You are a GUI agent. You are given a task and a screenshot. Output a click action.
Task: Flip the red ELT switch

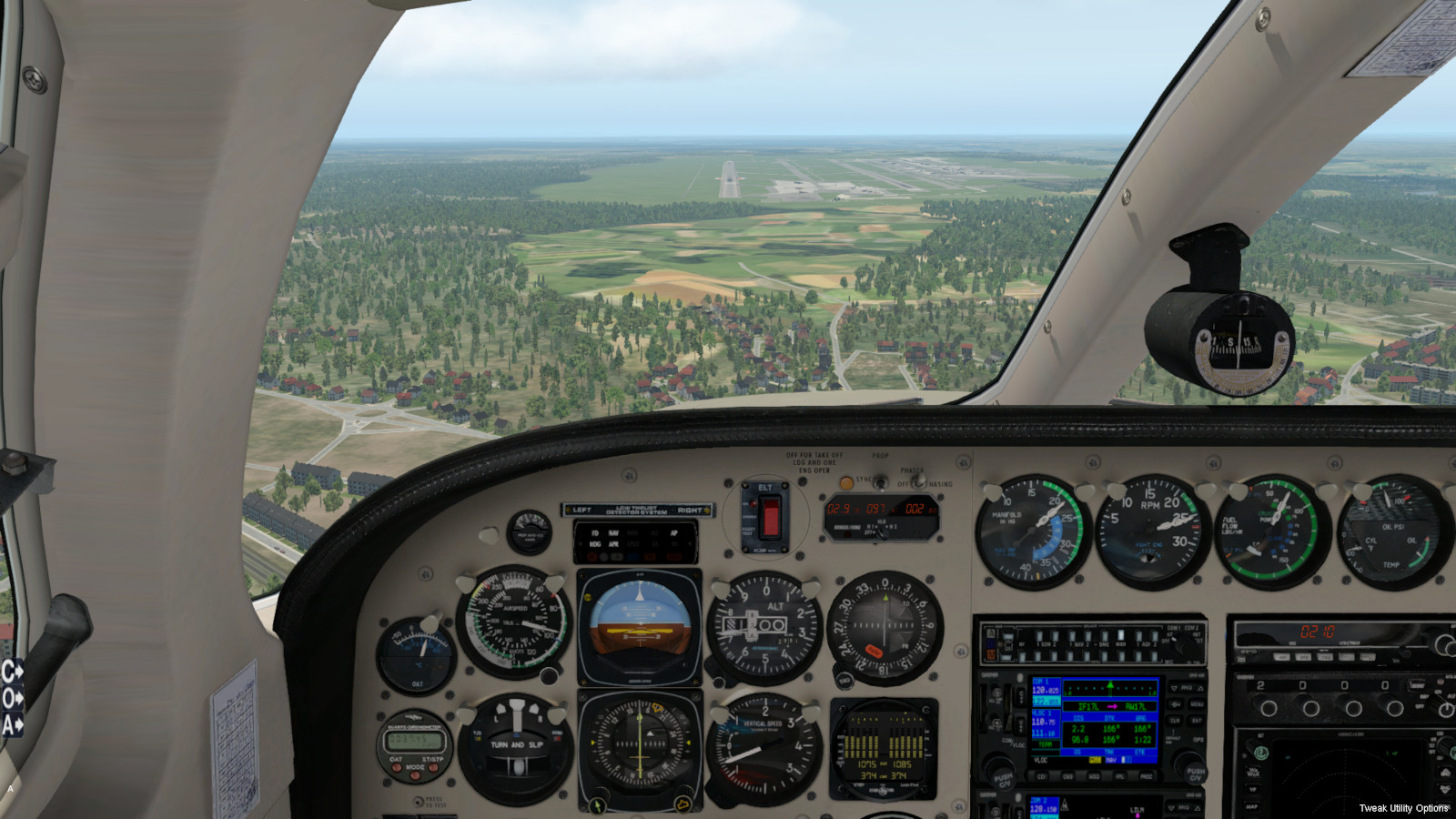[x=770, y=516]
